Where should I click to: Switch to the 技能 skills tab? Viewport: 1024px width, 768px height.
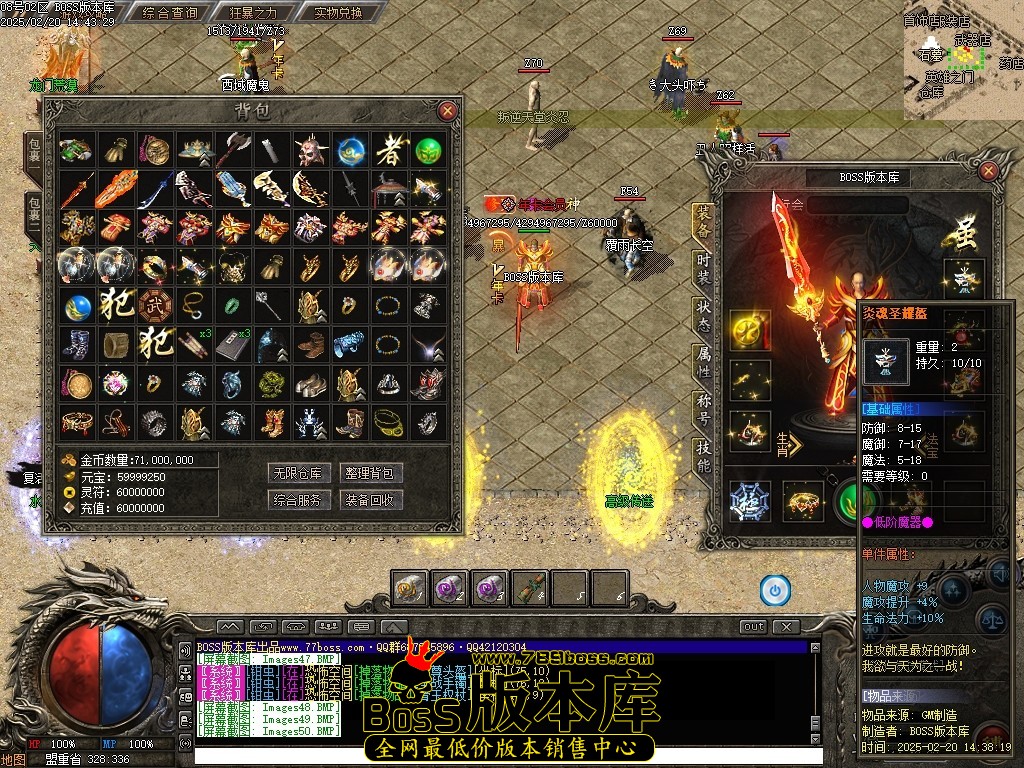coord(703,458)
